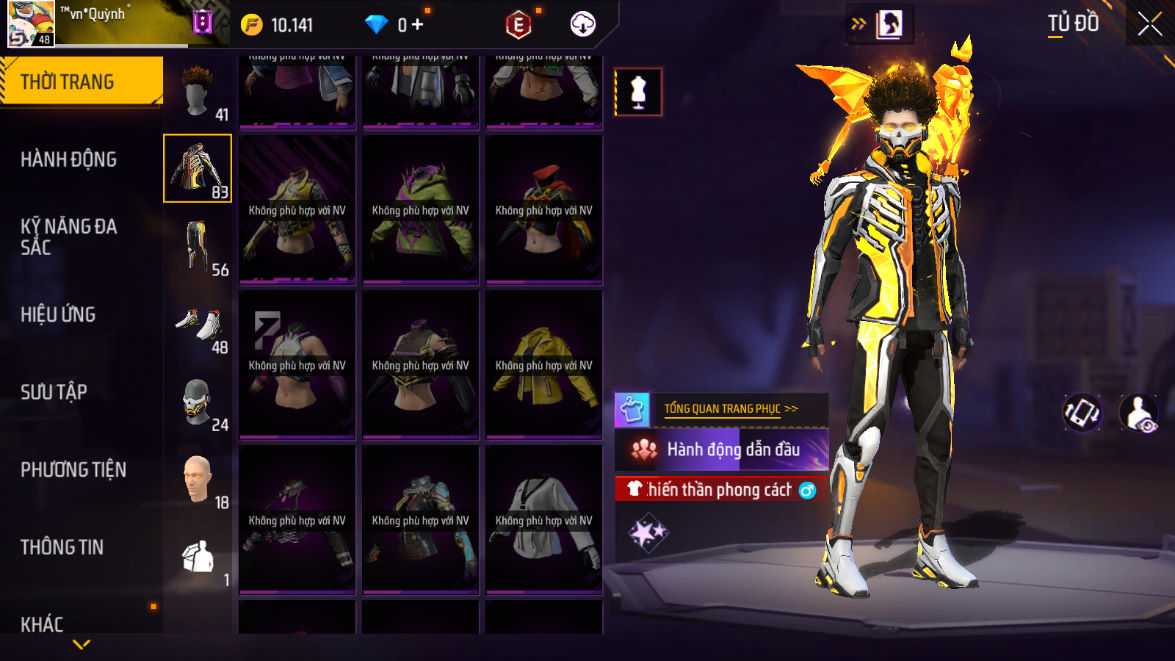
Task: Open the THÔNG TIN tab
Action: [62, 547]
